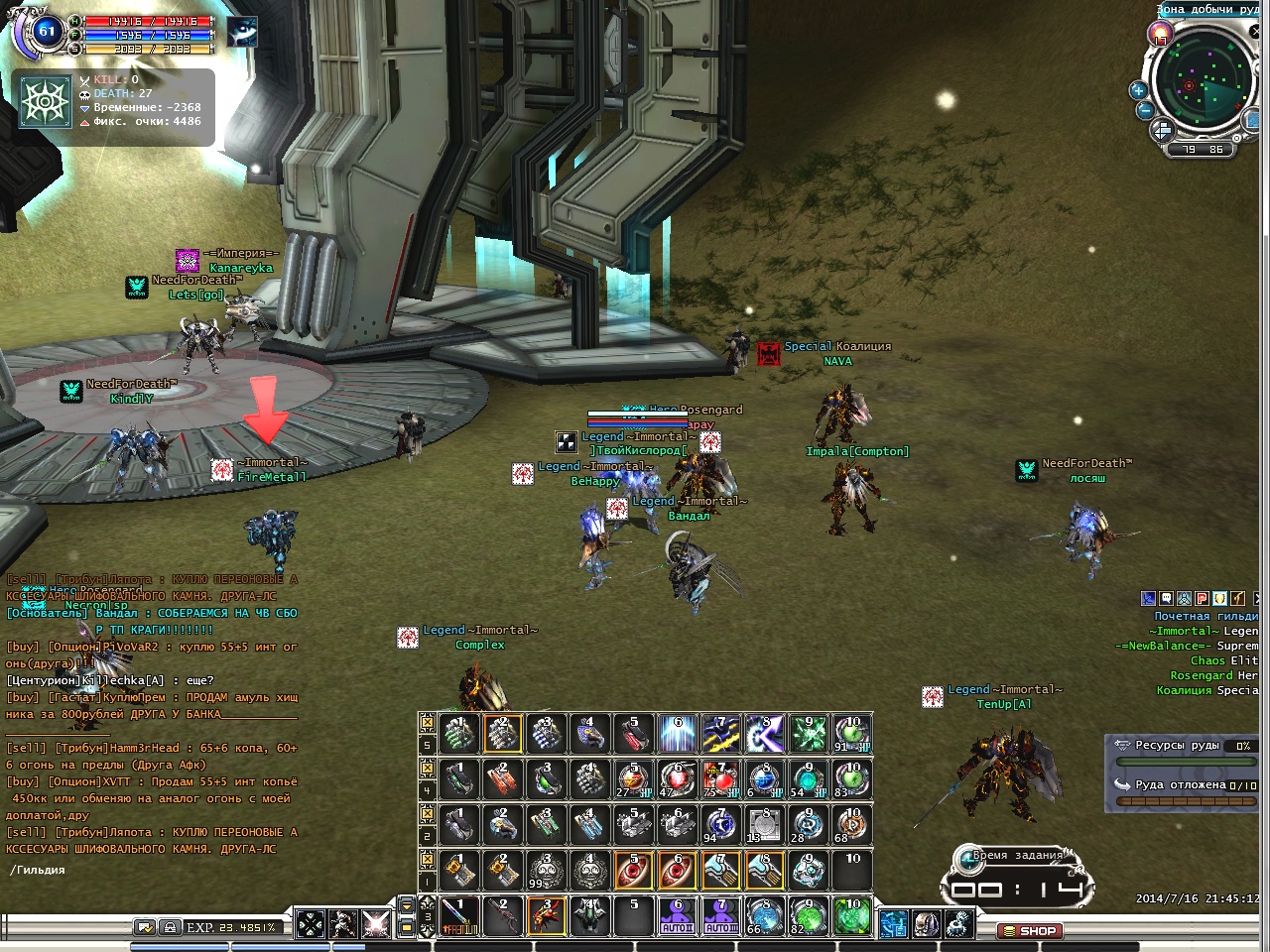Activate the AUTO II slot
Viewport: 1270px width, 952px height.
click(677, 916)
